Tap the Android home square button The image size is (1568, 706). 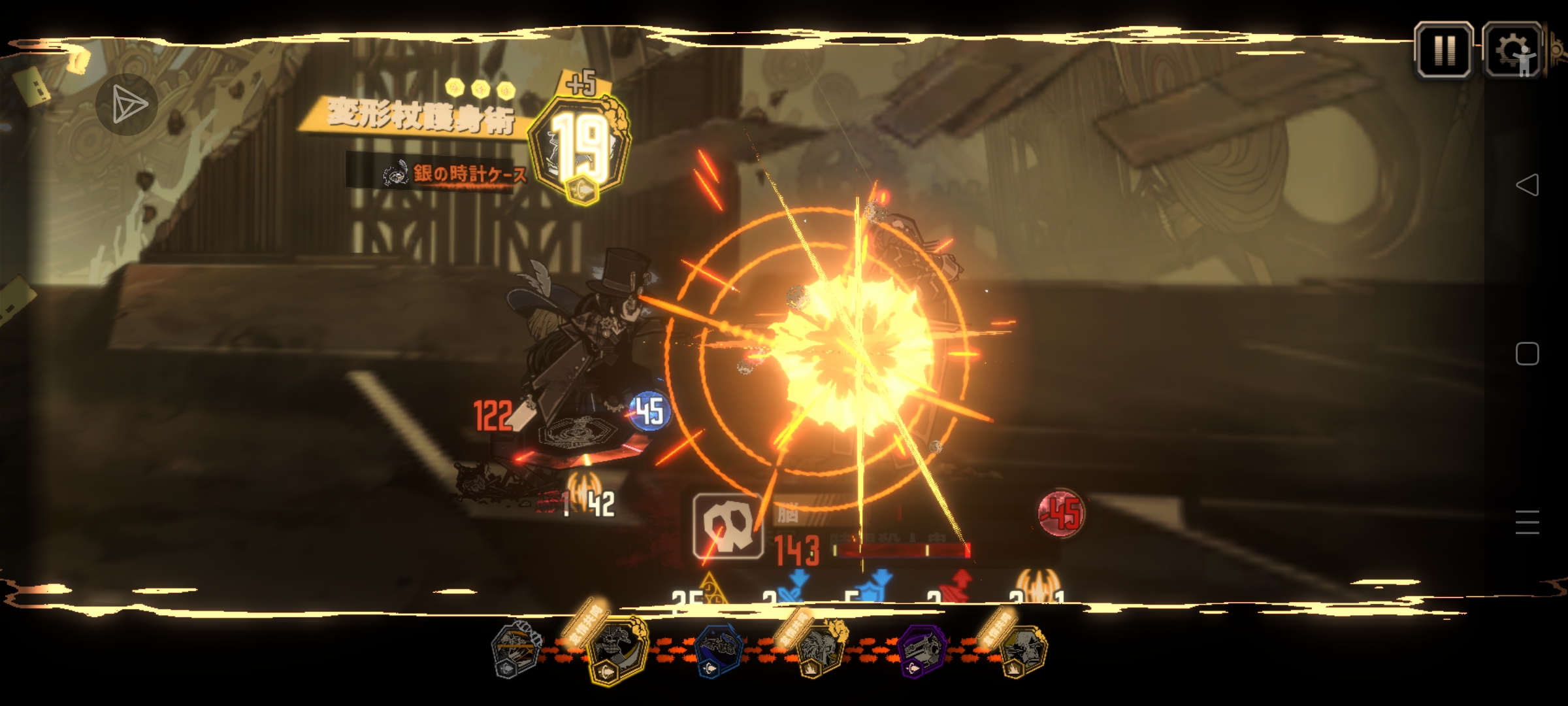[x=1527, y=354]
